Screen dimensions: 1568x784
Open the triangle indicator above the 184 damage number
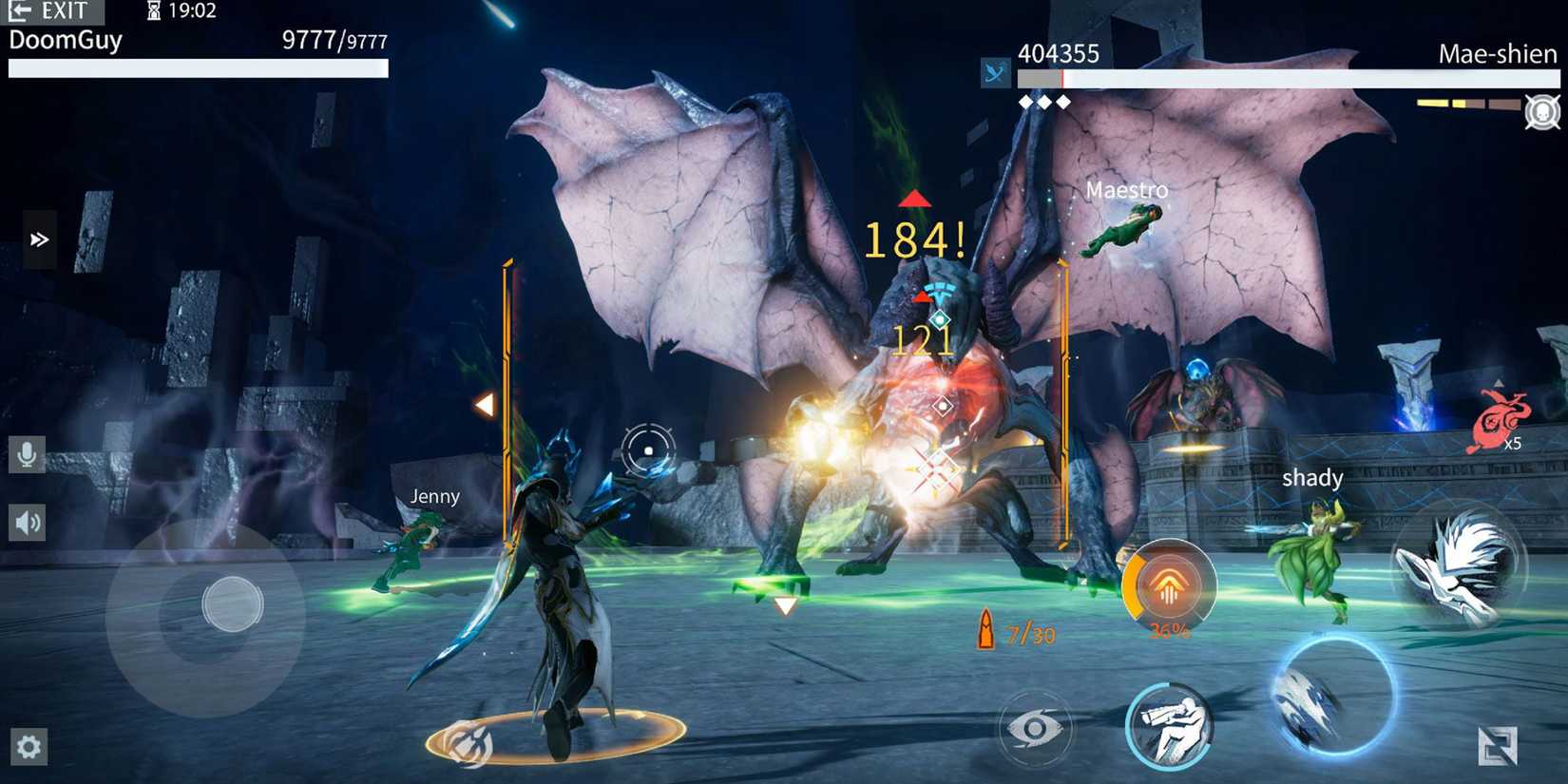pos(915,200)
